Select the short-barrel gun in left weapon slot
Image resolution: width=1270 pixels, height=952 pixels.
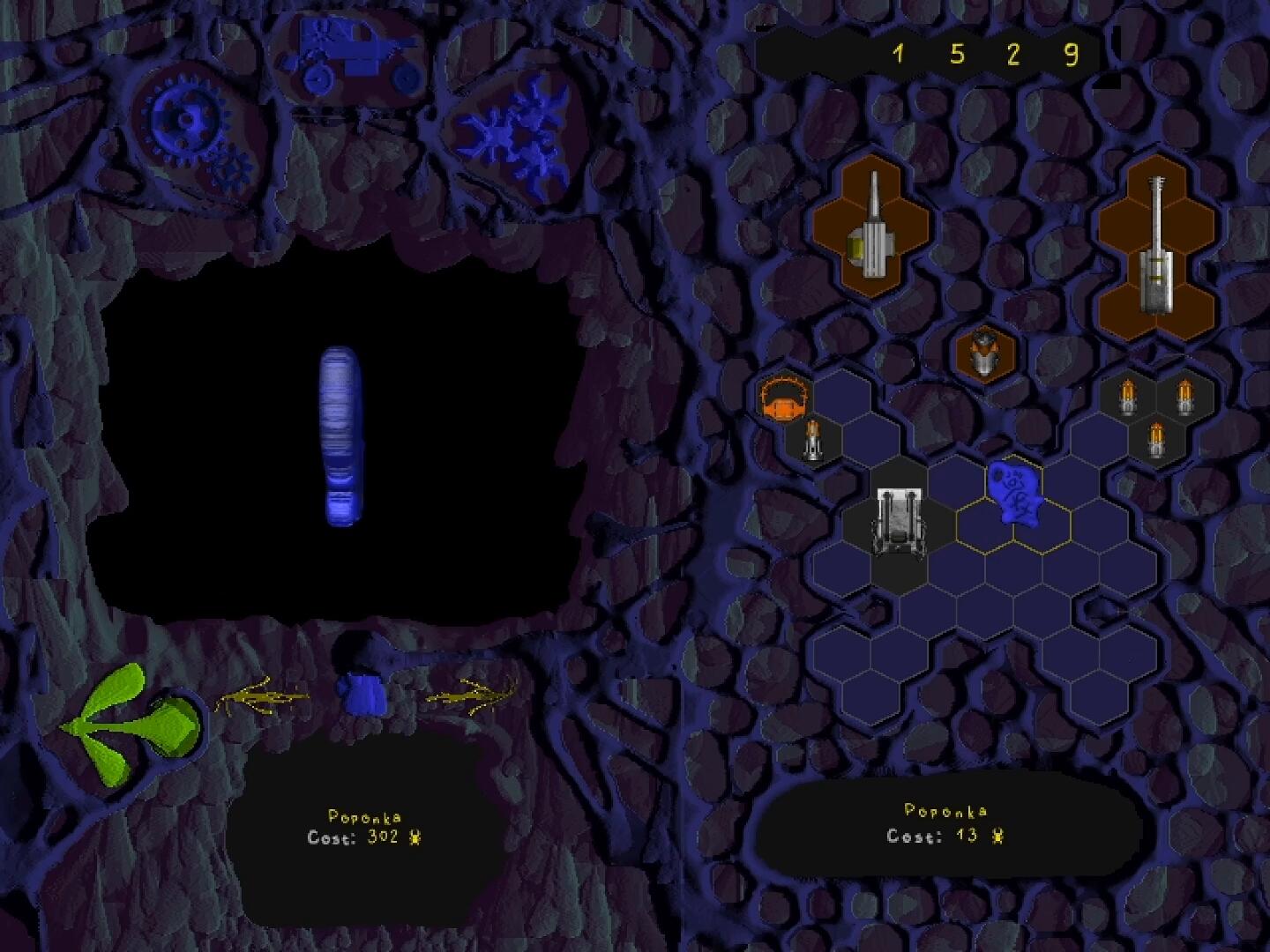pos(870,231)
